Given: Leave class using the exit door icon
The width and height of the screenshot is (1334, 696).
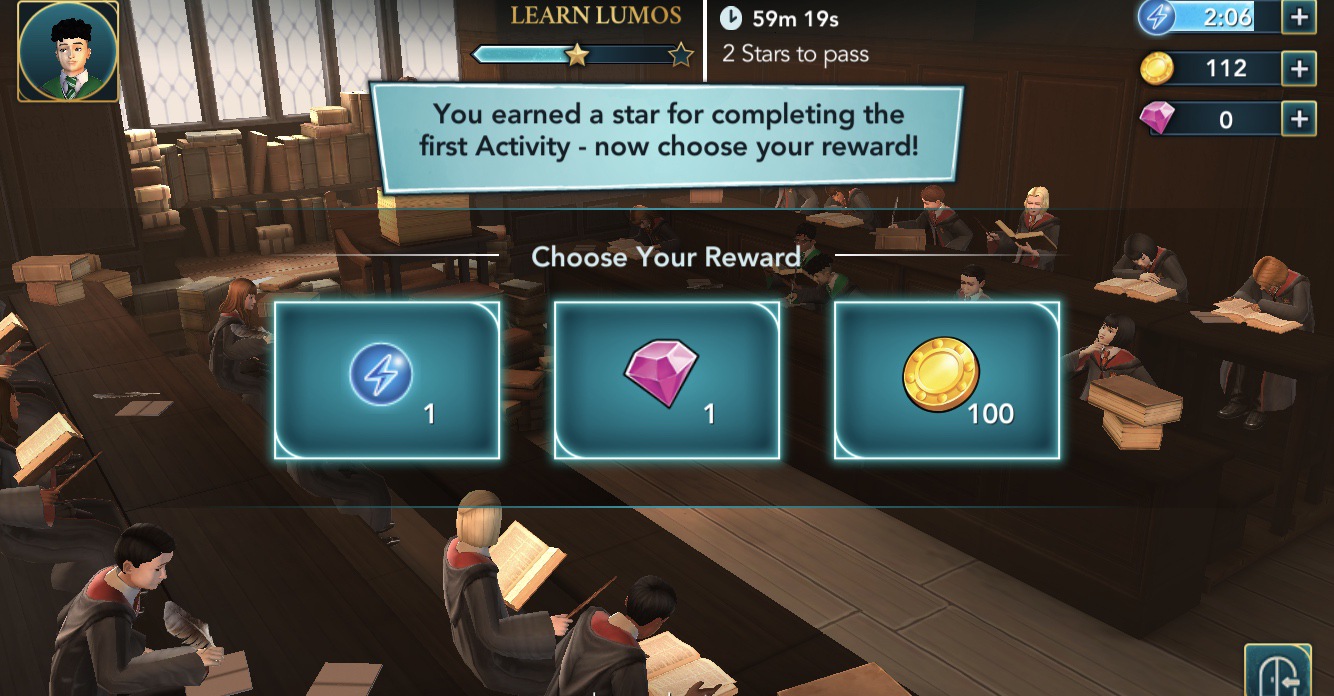Looking at the screenshot, I should [1277, 670].
